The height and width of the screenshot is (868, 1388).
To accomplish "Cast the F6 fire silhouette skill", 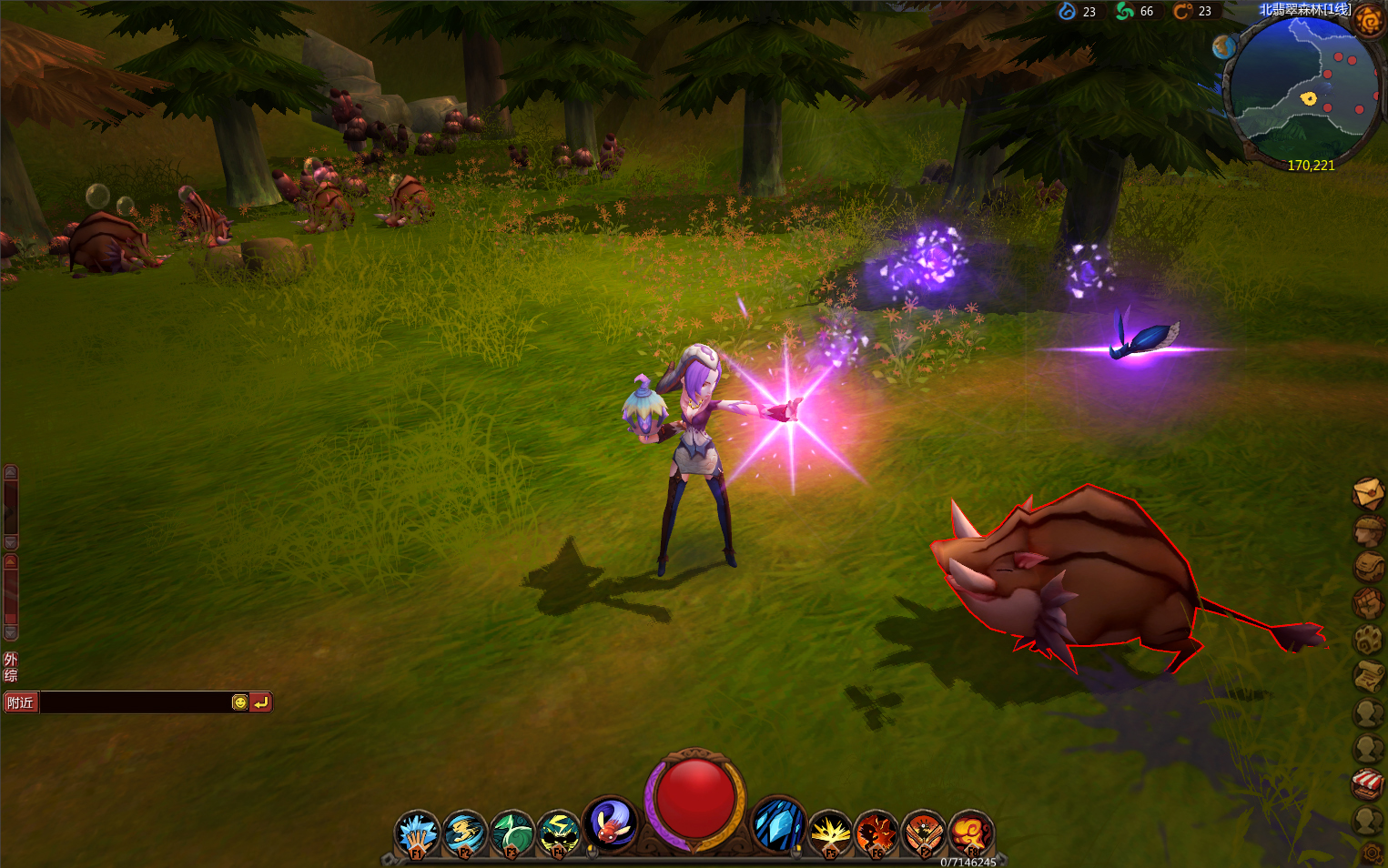I will (876, 833).
